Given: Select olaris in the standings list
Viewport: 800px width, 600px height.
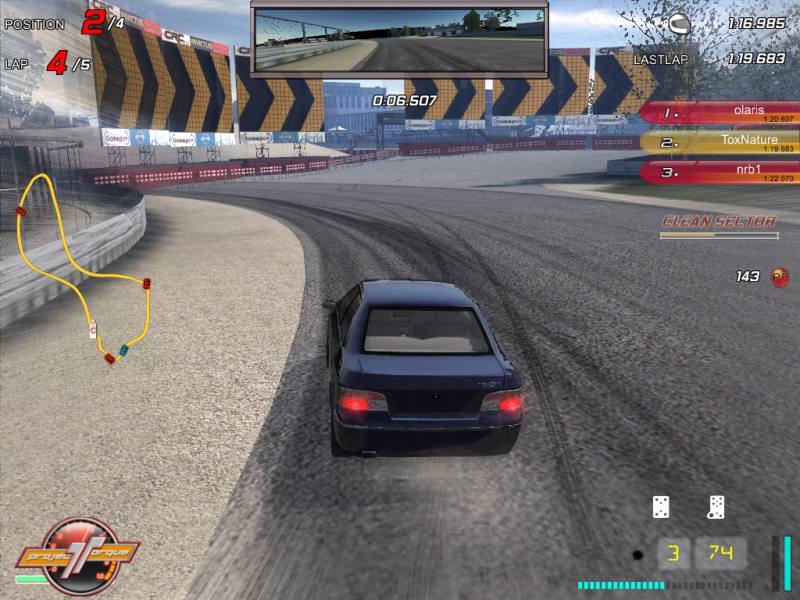Looking at the screenshot, I should point(720,114).
